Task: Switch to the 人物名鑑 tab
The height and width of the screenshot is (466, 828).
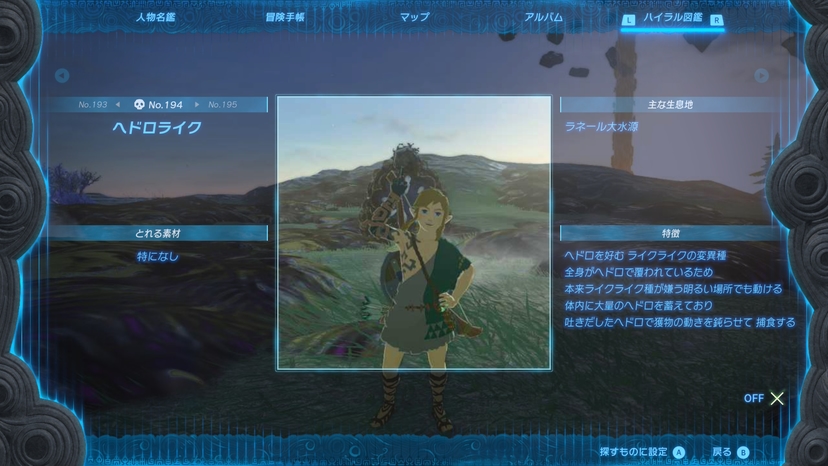Action: coord(154,18)
